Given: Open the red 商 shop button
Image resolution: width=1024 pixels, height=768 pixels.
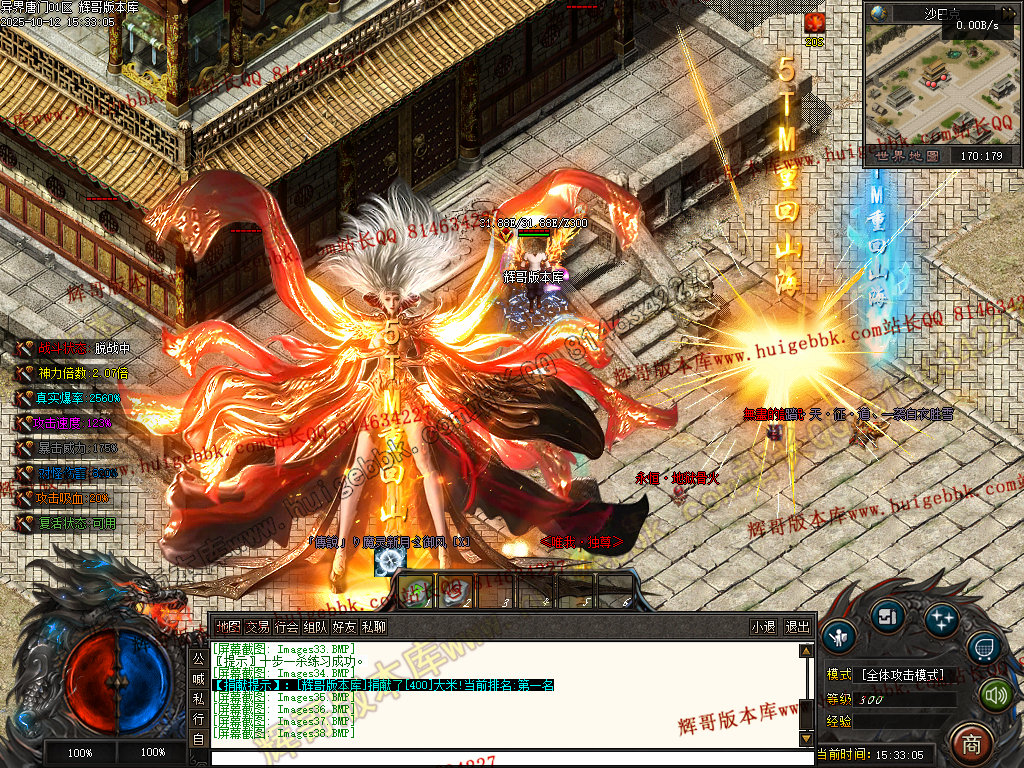Looking at the screenshot, I should [969, 743].
